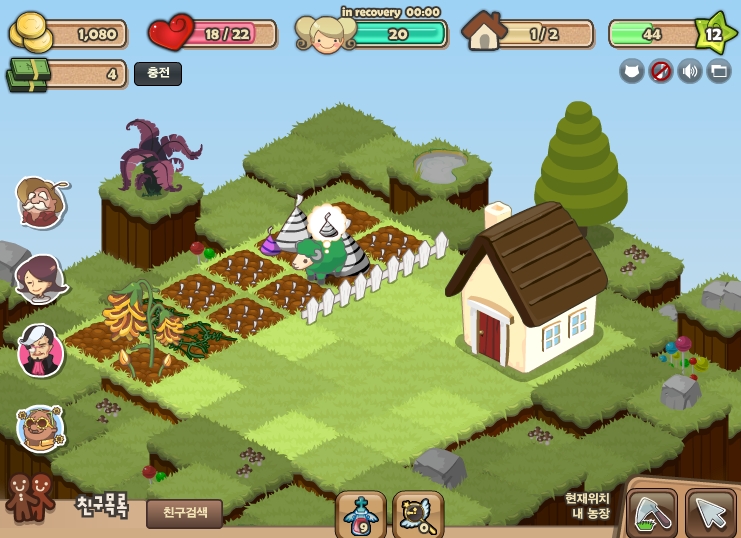Viewport: 741px width, 538px height.
Task: Switch to fullscreen with the window icon
Action: (719, 70)
